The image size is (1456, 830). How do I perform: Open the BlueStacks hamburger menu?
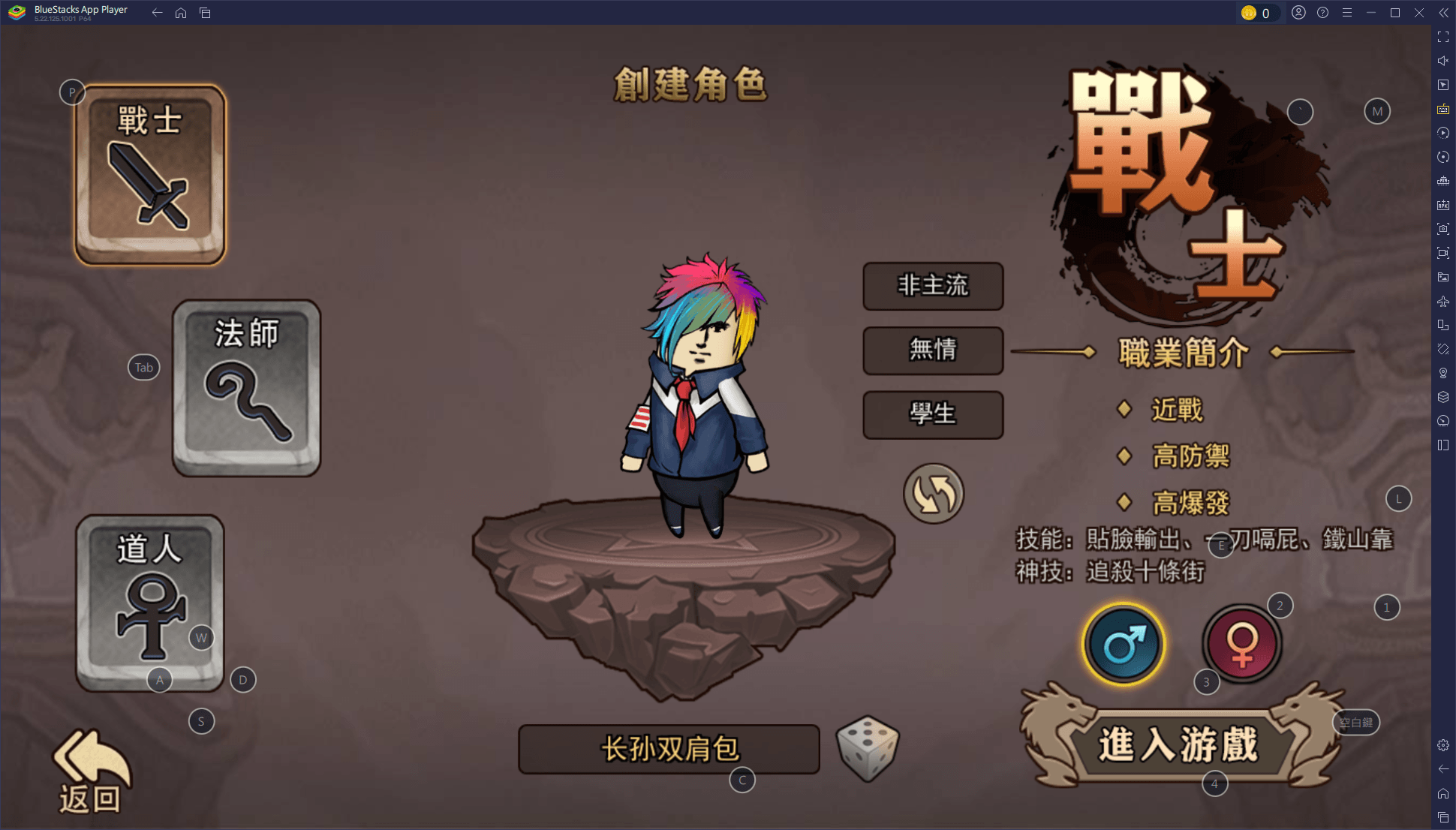(1347, 12)
